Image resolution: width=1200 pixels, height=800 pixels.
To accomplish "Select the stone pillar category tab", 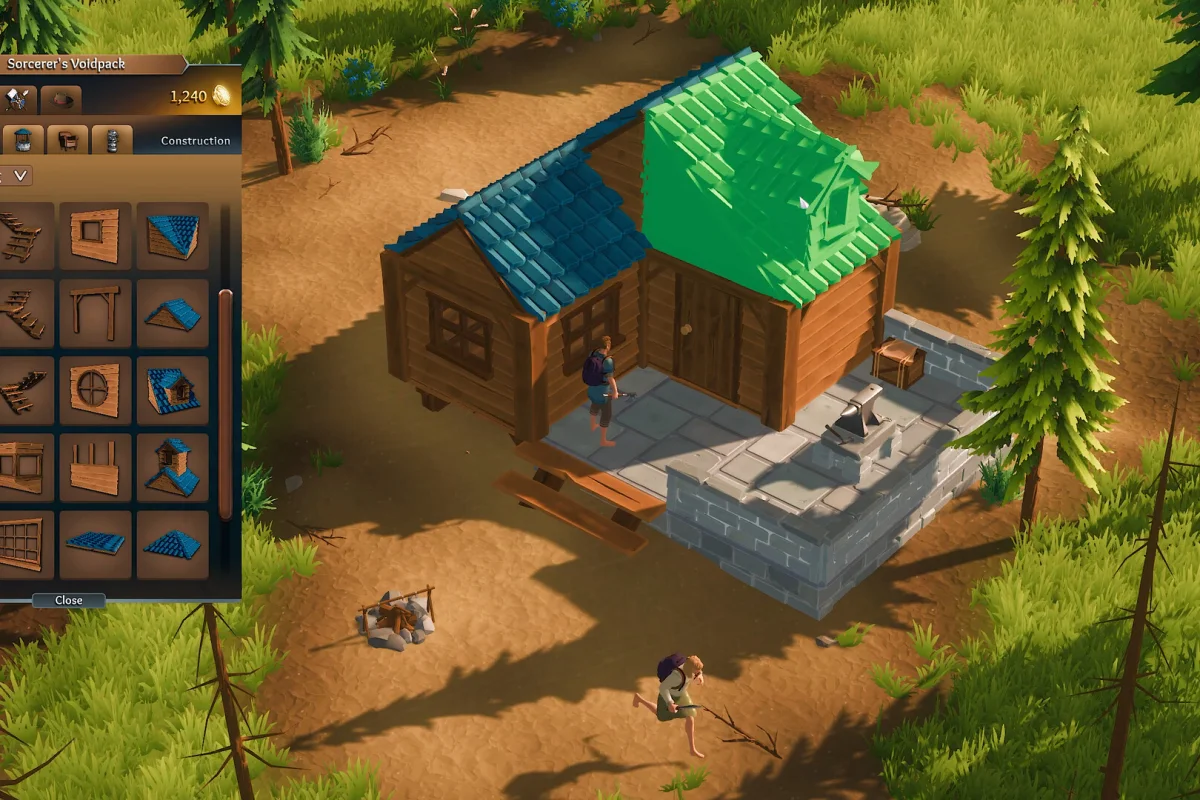I will (112, 140).
